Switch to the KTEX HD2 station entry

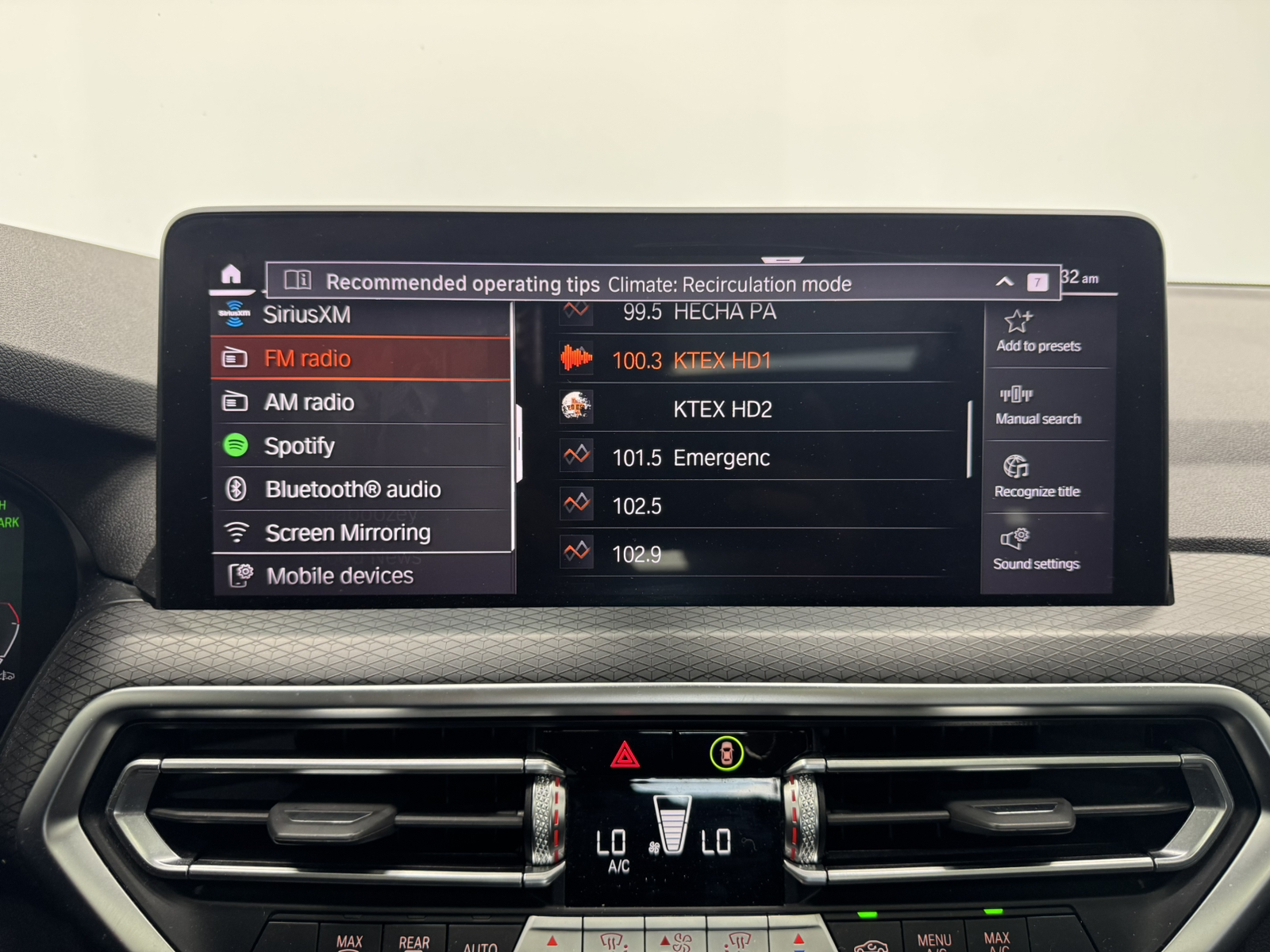[x=722, y=409]
